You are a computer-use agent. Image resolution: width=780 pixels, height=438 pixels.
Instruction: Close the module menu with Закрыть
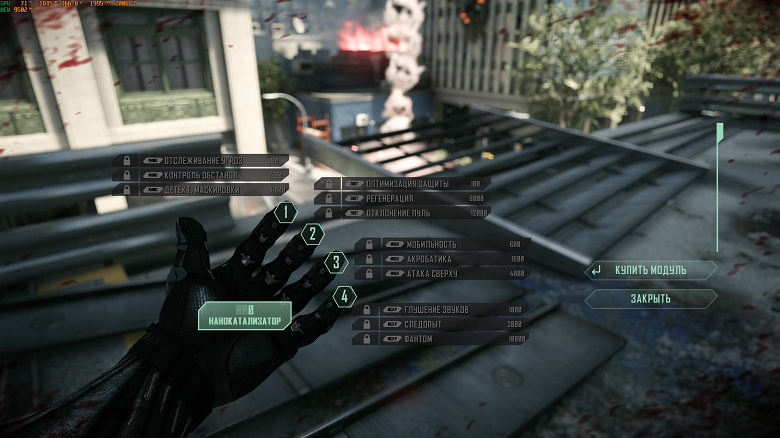pyautogui.click(x=651, y=298)
